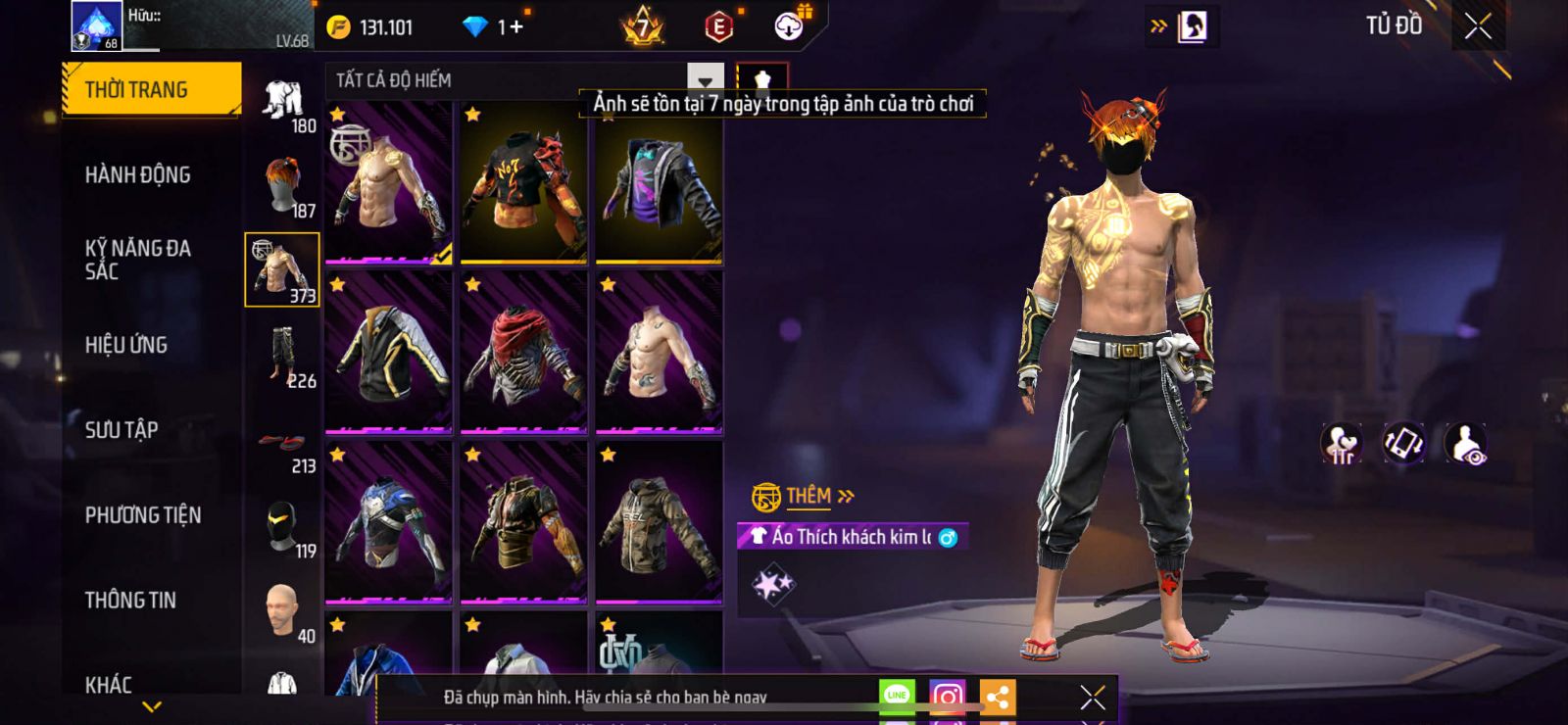Choose the shoes category with 213 items
Viewport: 1568px width, 725px height.
283,449
